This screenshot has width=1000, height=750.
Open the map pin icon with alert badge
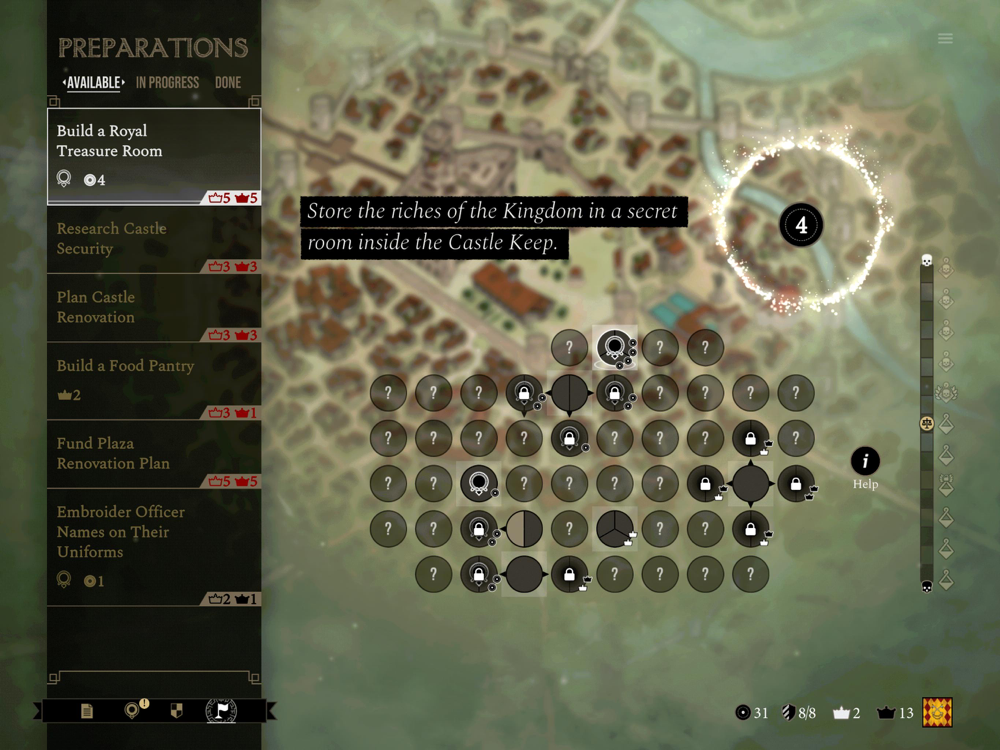(x=132, y=711)
